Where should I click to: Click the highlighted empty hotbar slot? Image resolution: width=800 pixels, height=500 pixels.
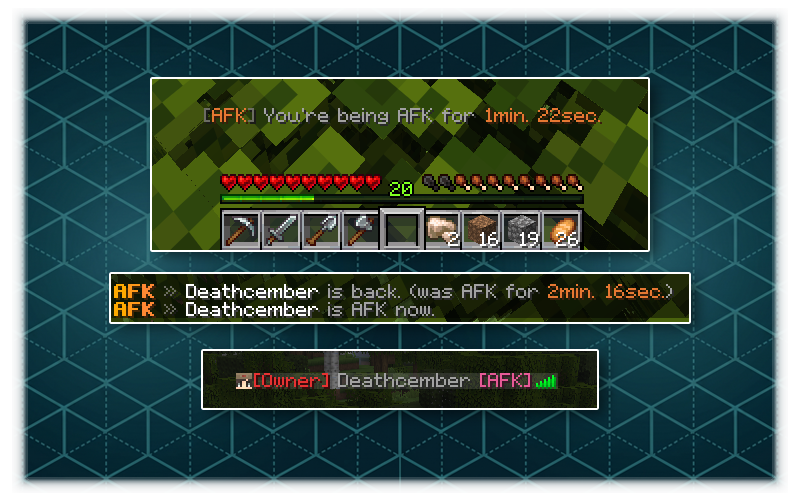click(x=403, y=230)
